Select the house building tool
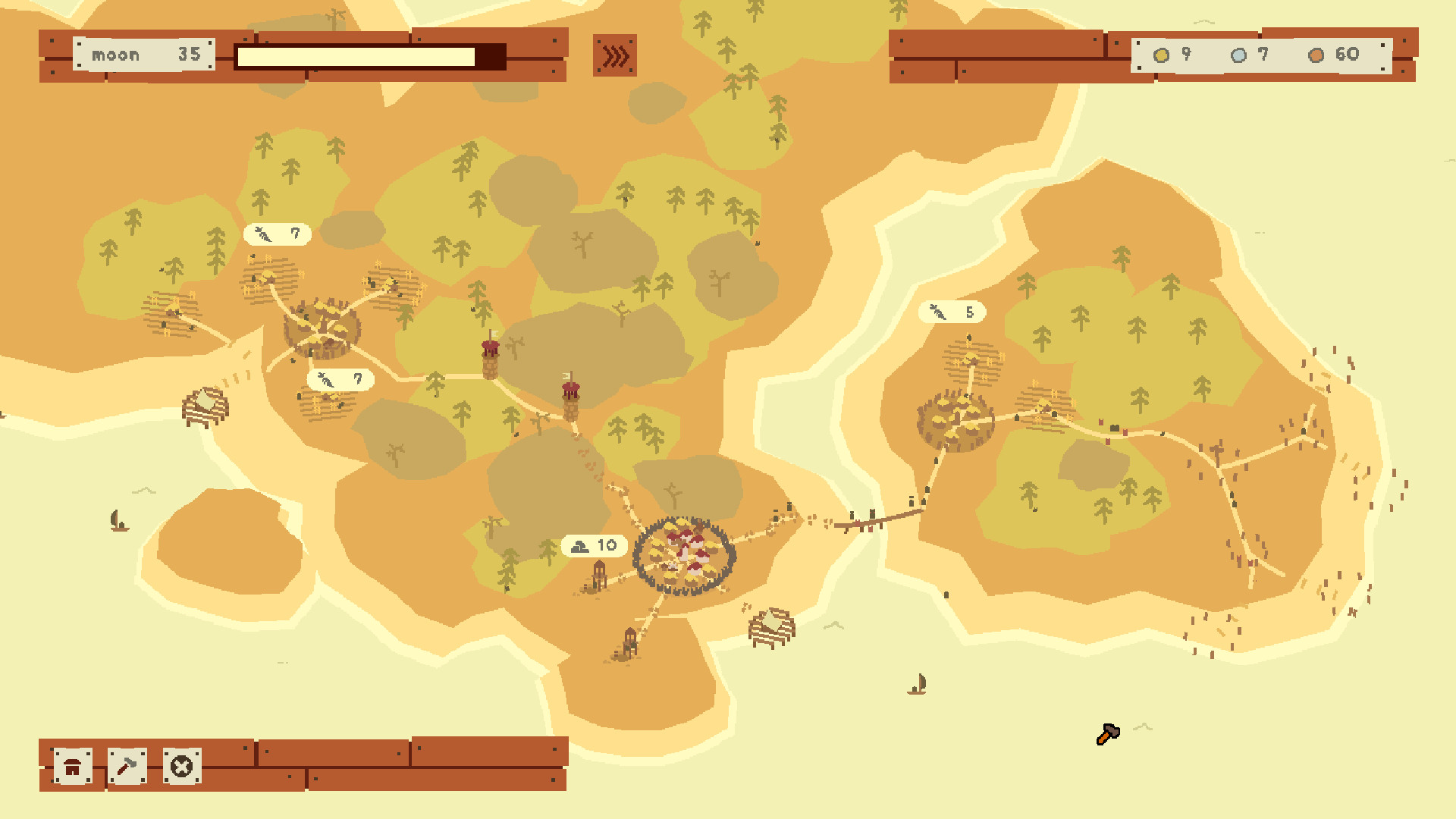Screen dimensions: 1456x819 (72, 767)
